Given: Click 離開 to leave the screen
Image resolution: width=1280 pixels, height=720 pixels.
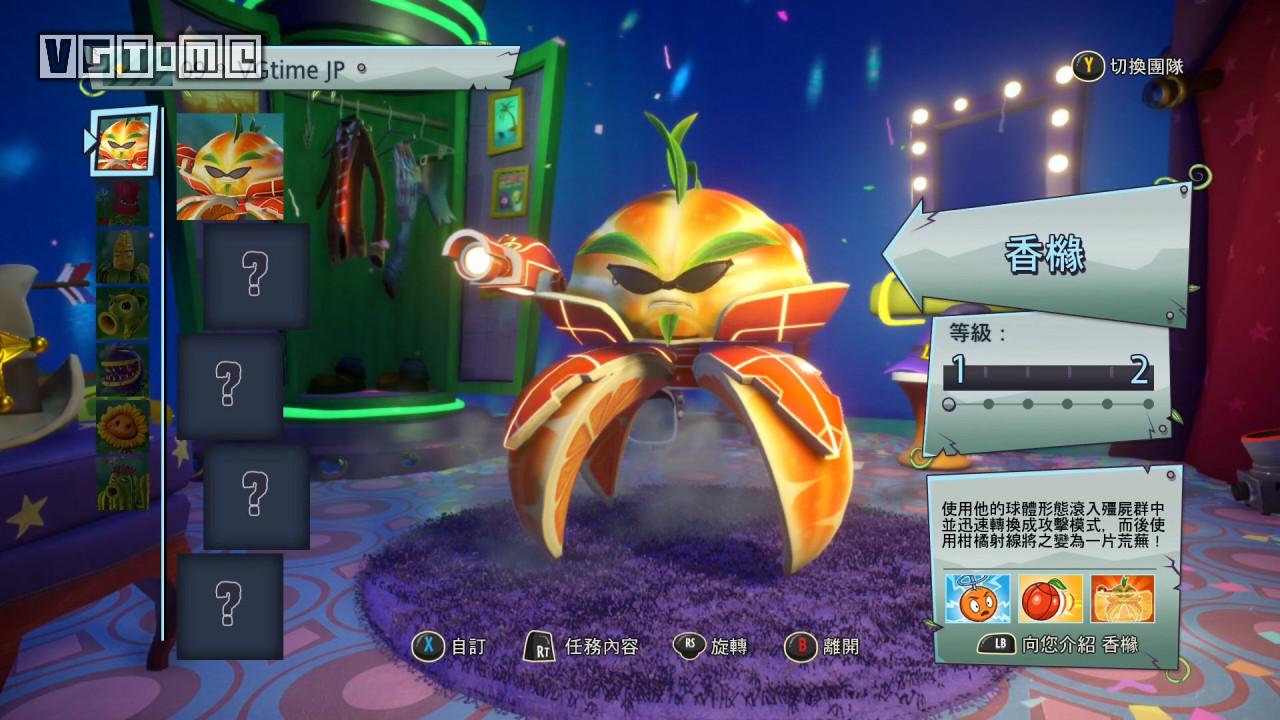Looking at the screenshot, I should click(x=821, y=647).
